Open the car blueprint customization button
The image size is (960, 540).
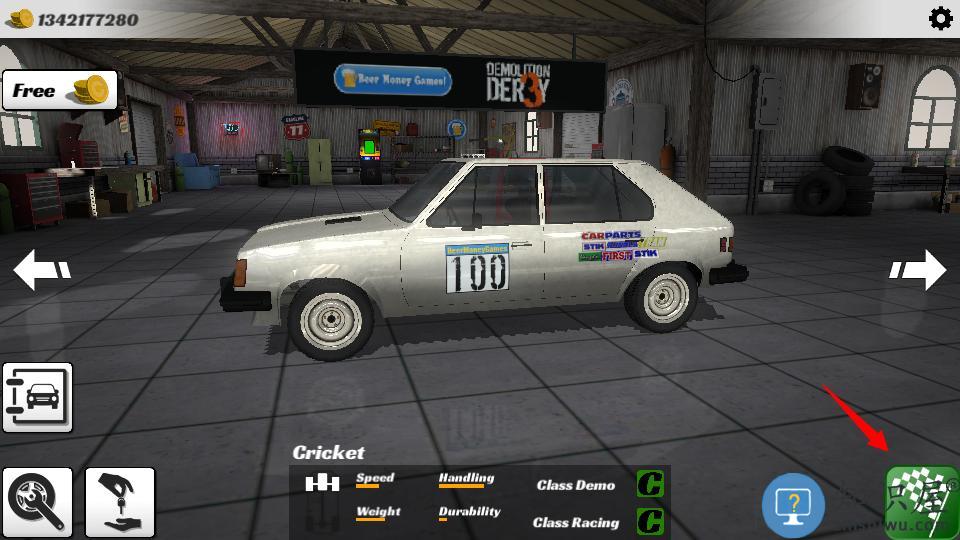(37, 397)
